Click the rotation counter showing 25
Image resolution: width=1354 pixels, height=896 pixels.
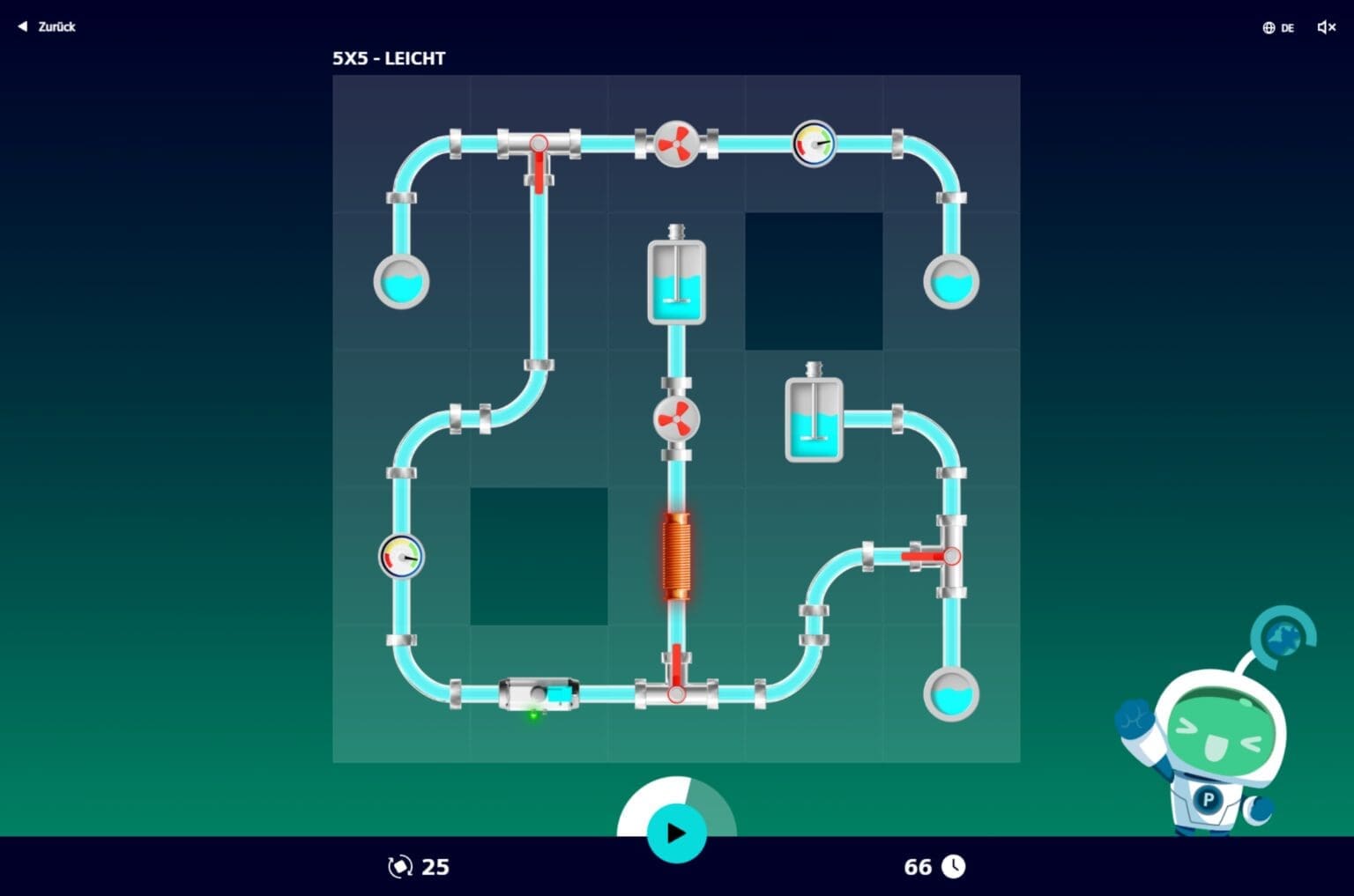coord(420,867)
